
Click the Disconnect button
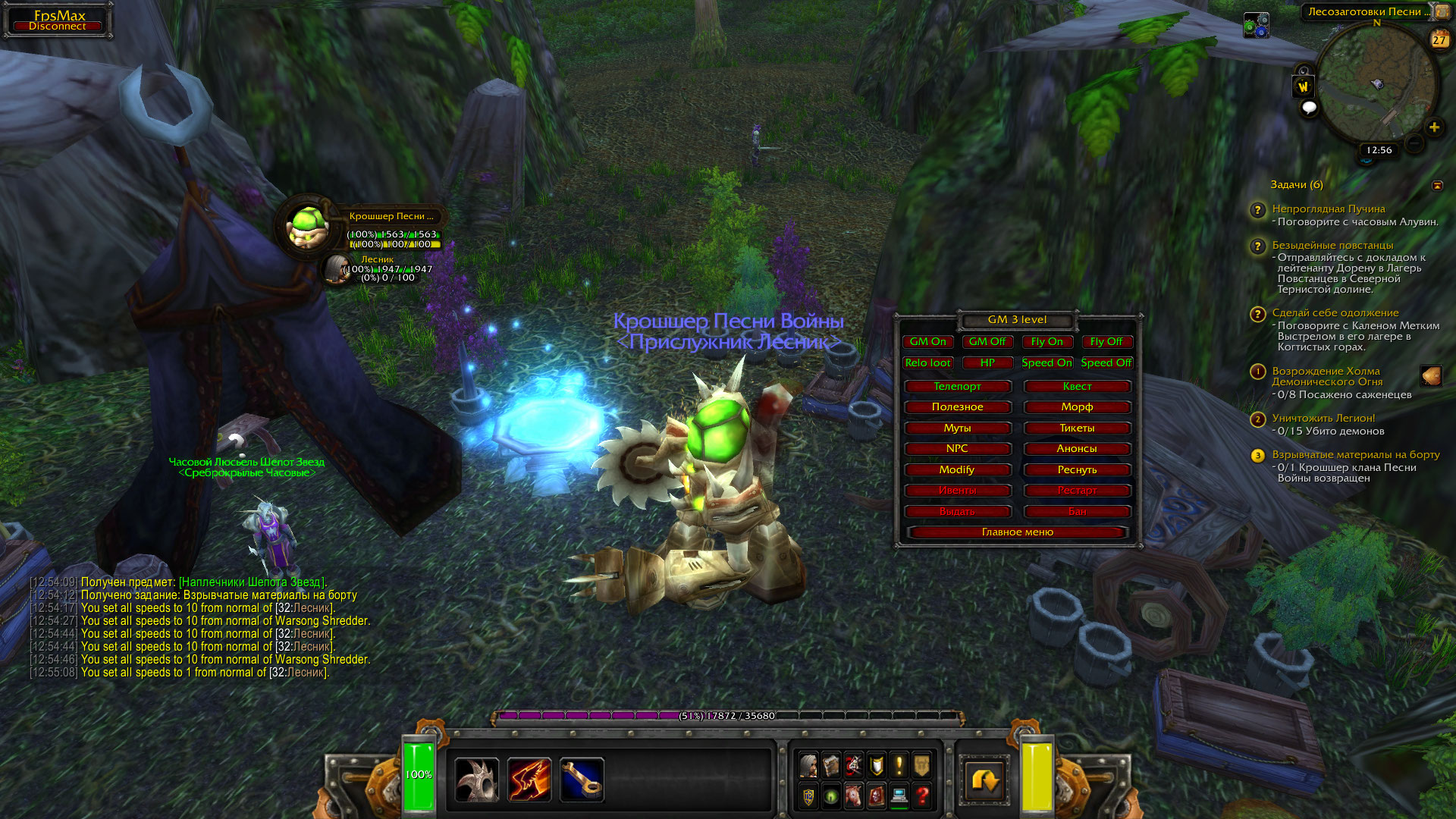pos(58,27)
